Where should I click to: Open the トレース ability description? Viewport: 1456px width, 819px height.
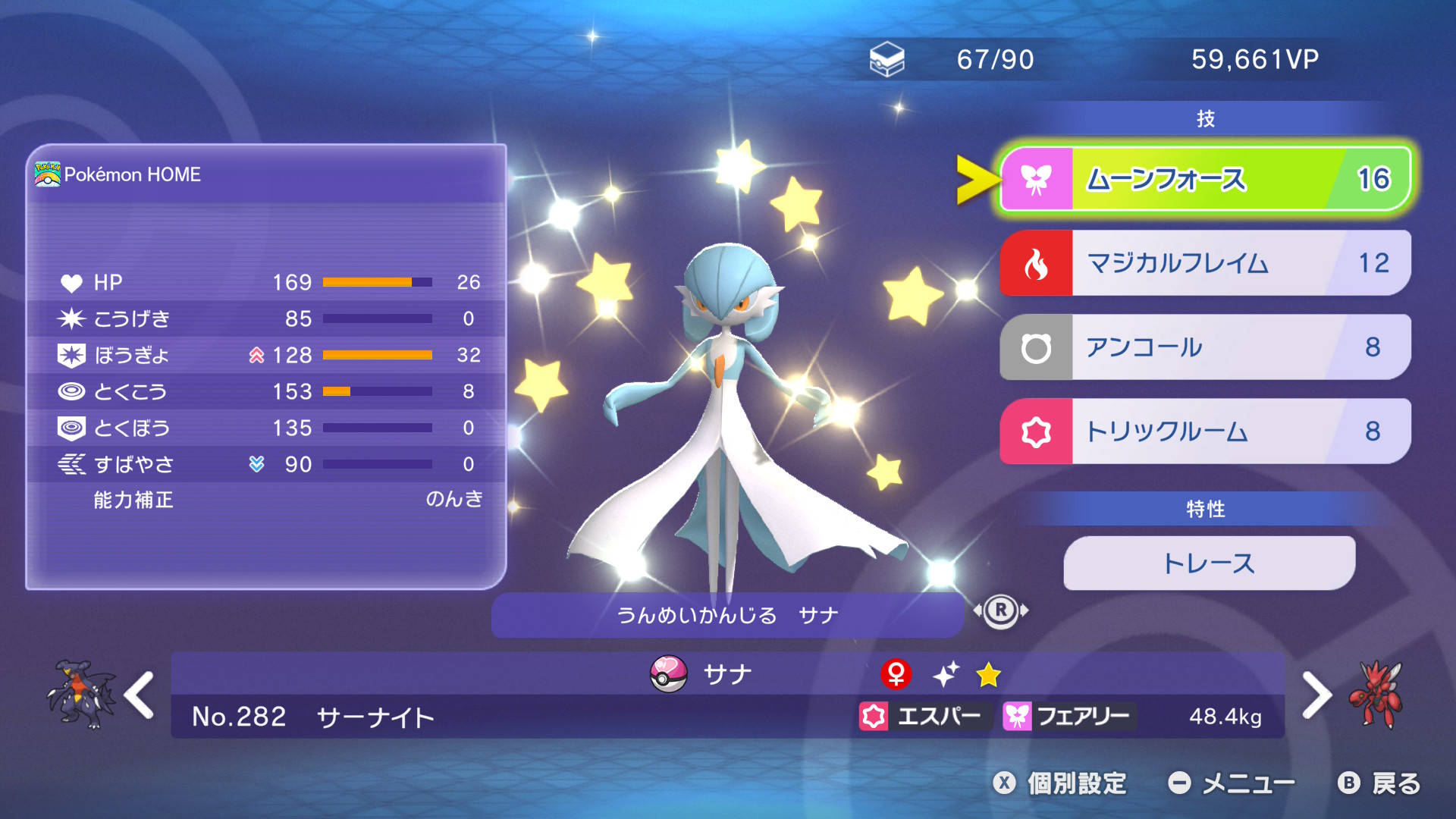pyautogui.click(x=1209, y=563)
